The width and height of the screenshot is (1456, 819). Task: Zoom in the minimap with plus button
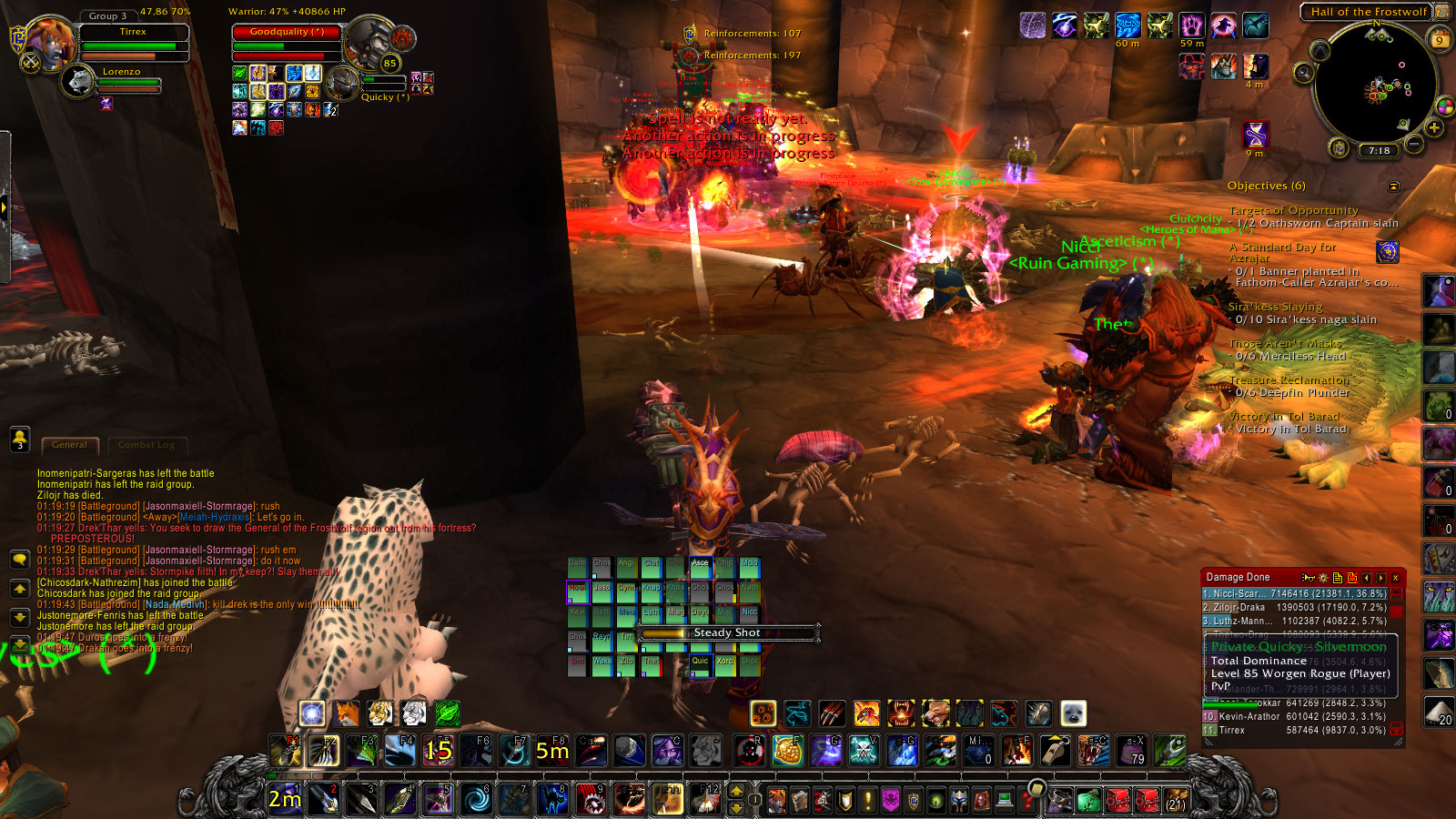pyautogui.click(x=1434, y=127)
